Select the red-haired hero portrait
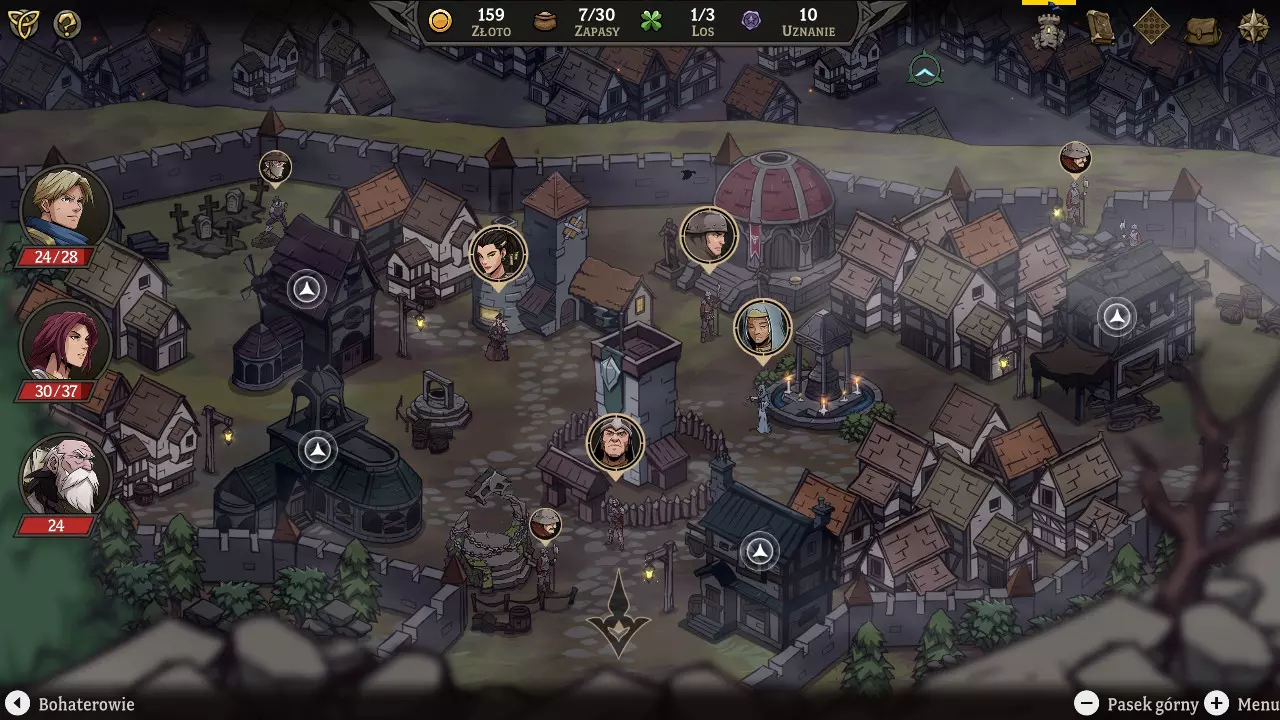Viewport: 1280px width, 720px height. tap(65, 342)
